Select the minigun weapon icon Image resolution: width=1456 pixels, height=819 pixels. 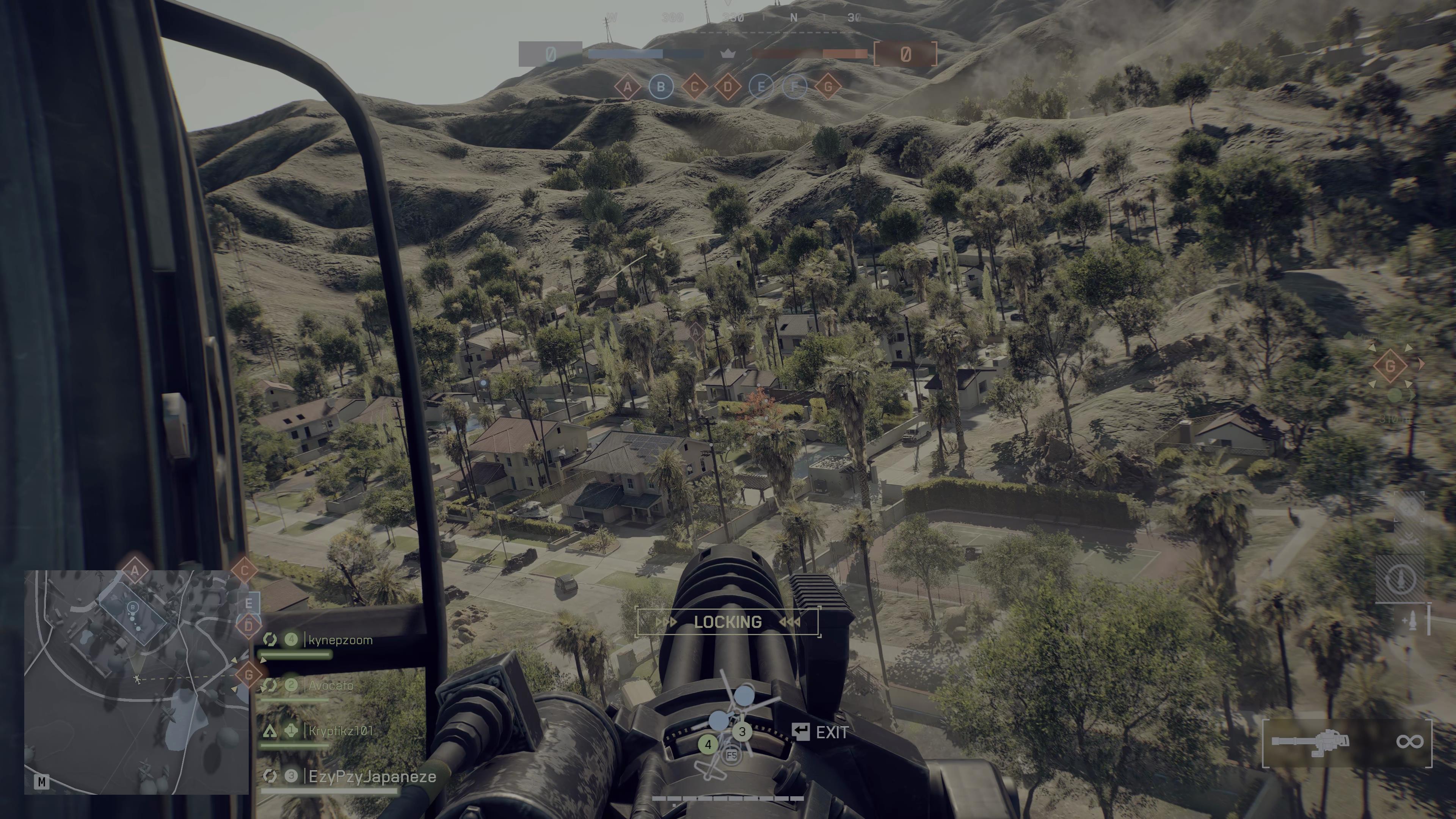[x=1310, y=742]
